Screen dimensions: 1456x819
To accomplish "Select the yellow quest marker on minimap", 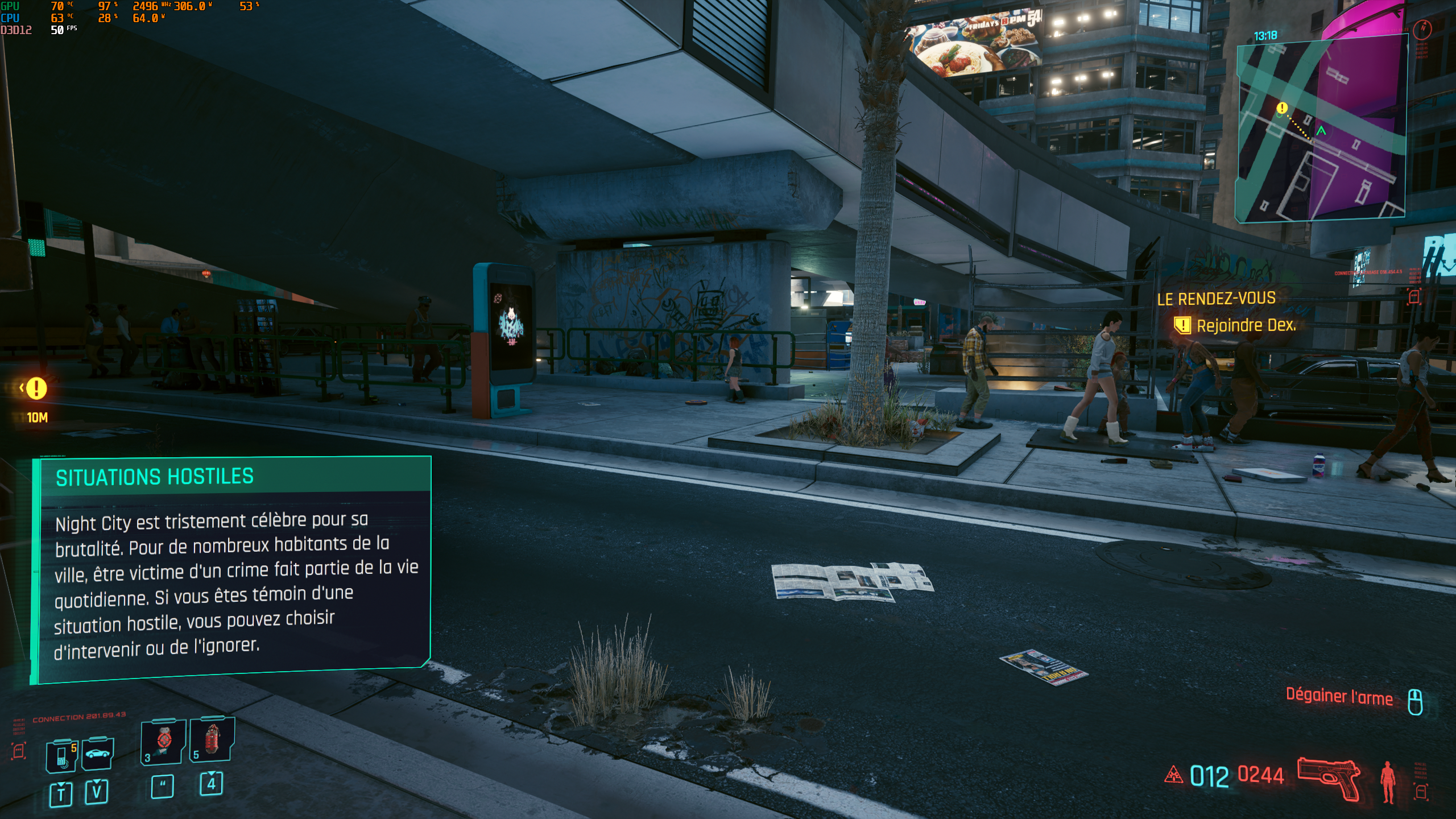I will point(1282,107).
